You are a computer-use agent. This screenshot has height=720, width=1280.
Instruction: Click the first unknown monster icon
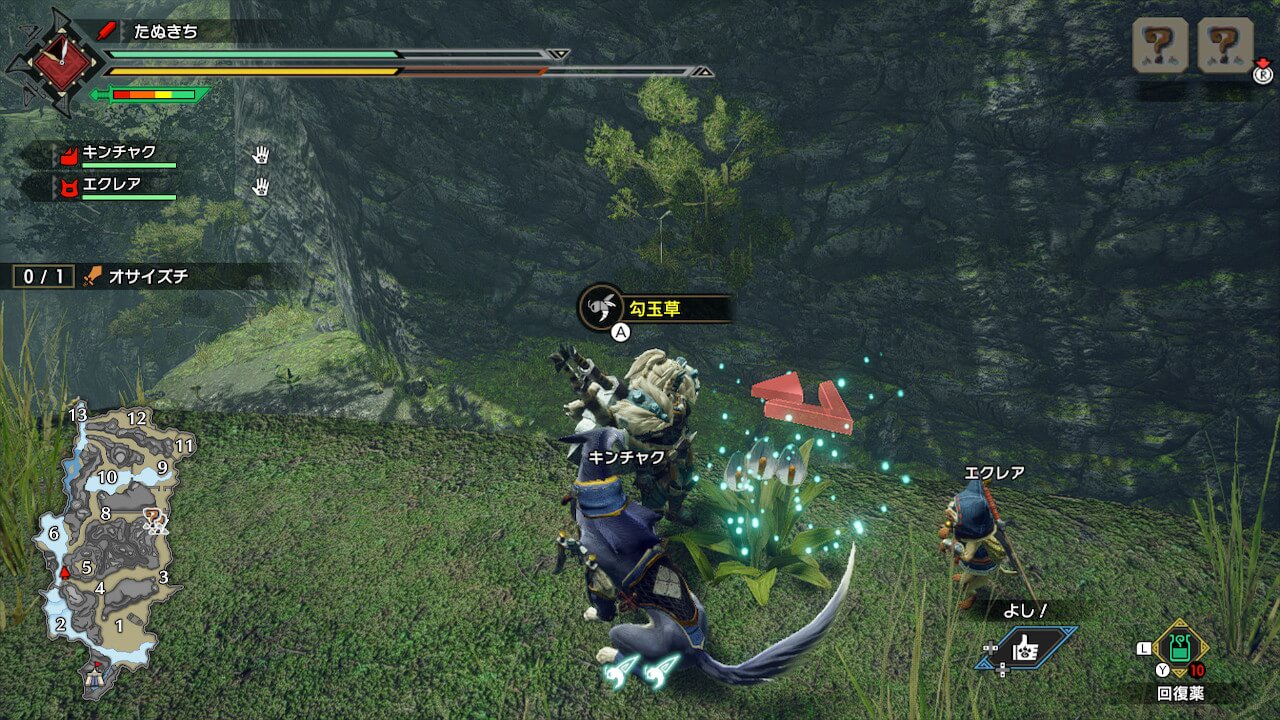coord(1160,45)
